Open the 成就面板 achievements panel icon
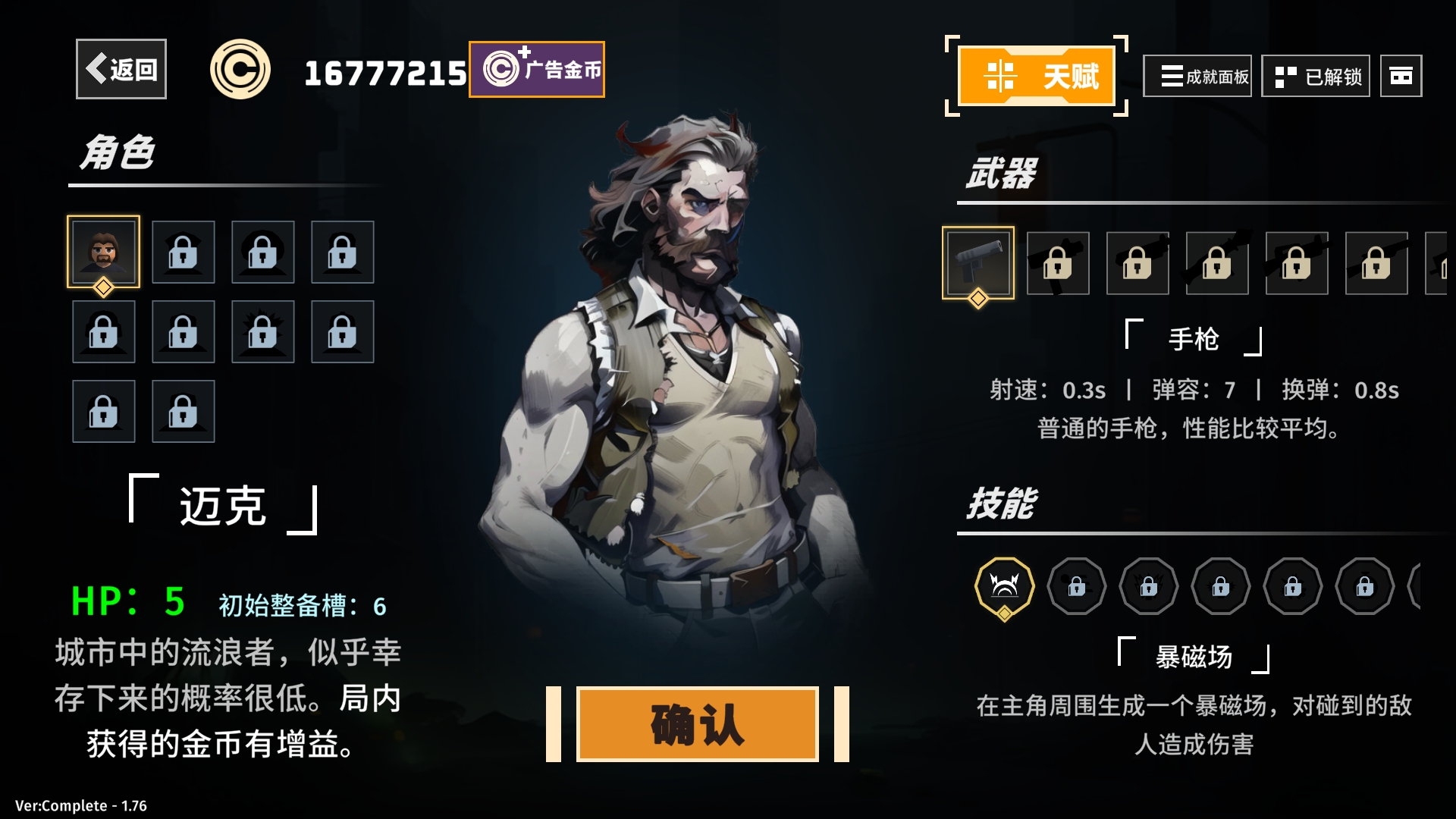This screenshot has height=819, width=1456. [x=1198, y=77]
